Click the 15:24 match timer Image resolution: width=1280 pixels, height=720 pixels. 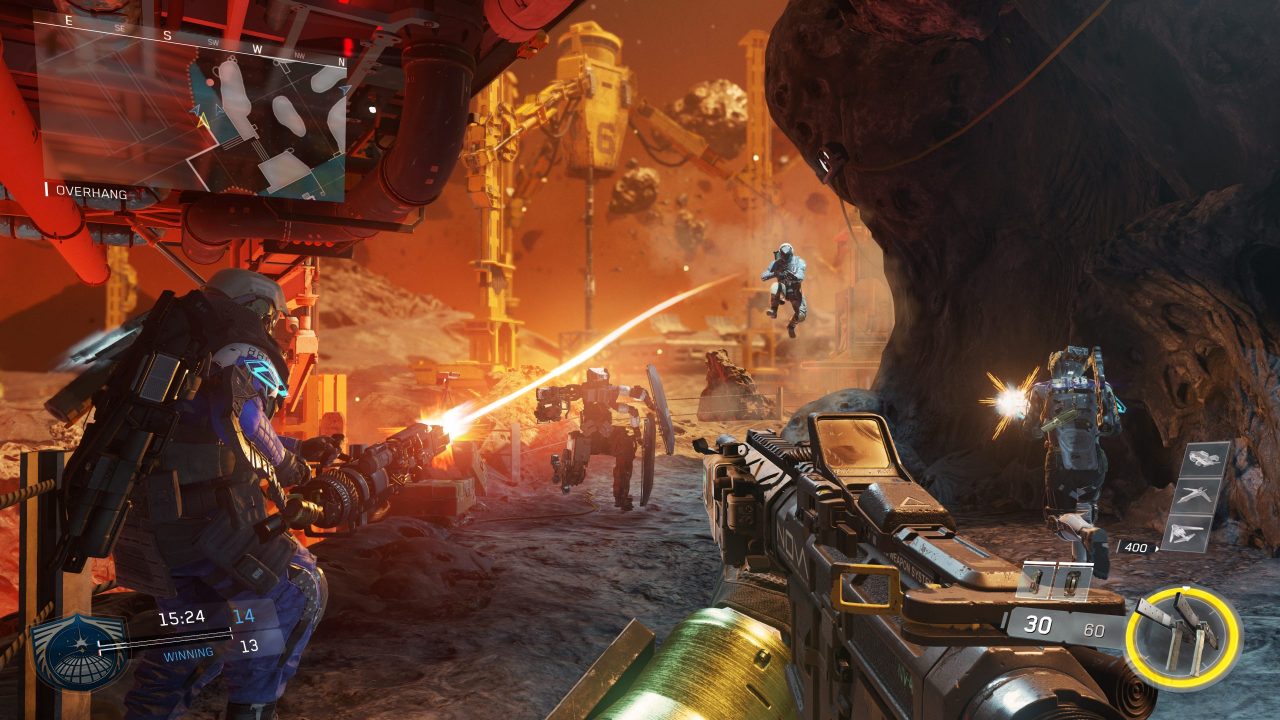pos(183,617)
